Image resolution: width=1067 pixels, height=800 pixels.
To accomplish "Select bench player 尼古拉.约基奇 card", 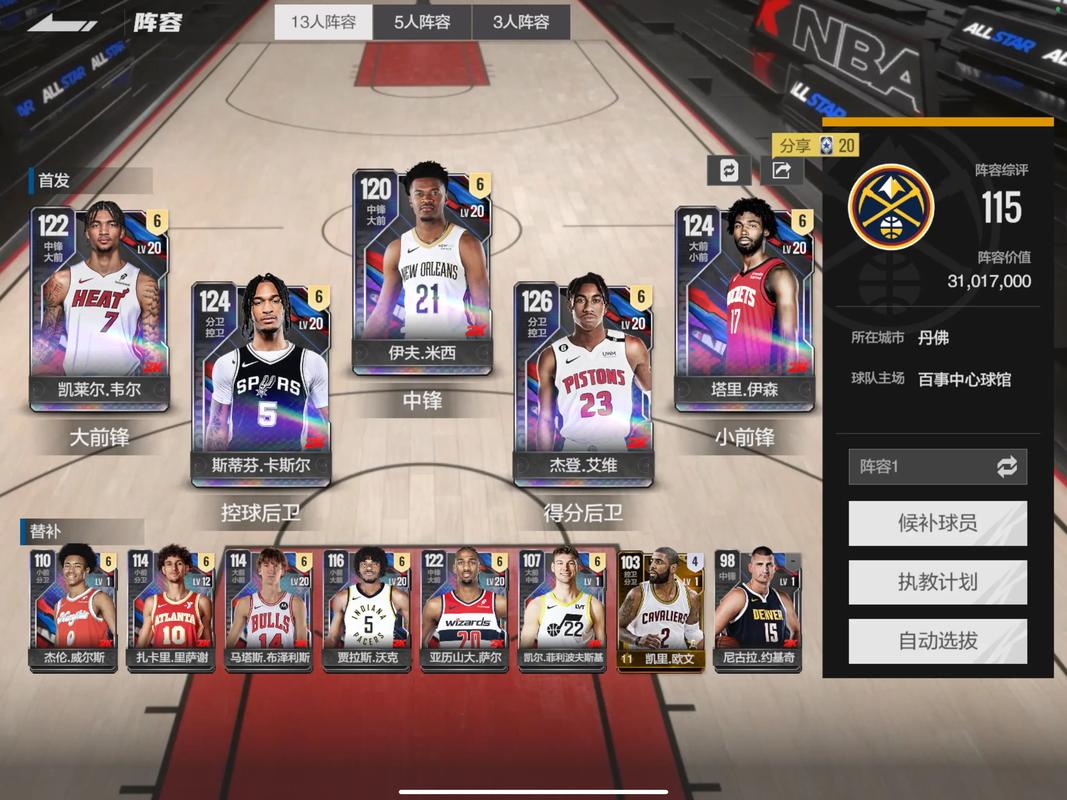I will coord(758,609).
